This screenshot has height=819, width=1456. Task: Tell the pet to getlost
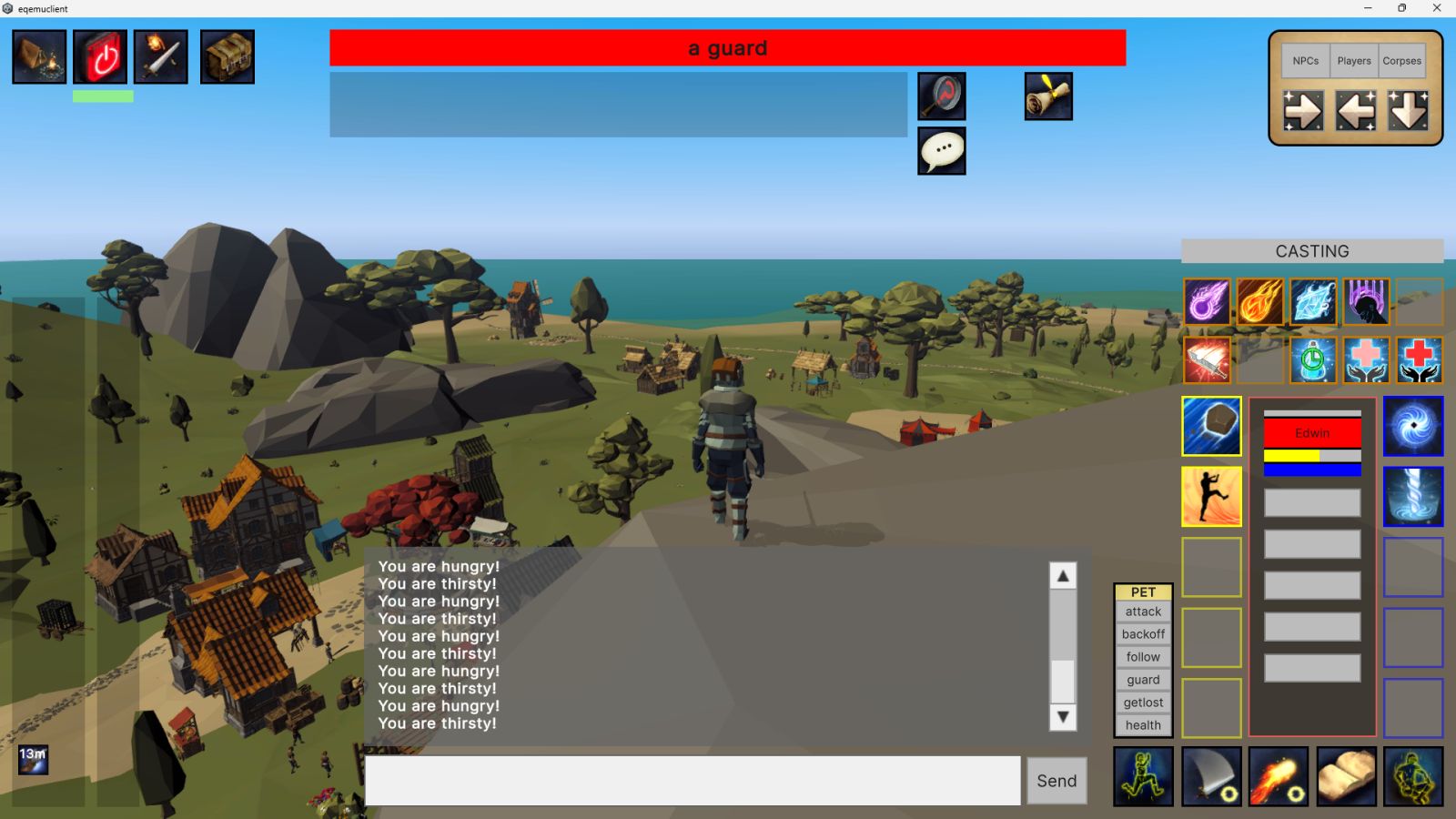1143,703
